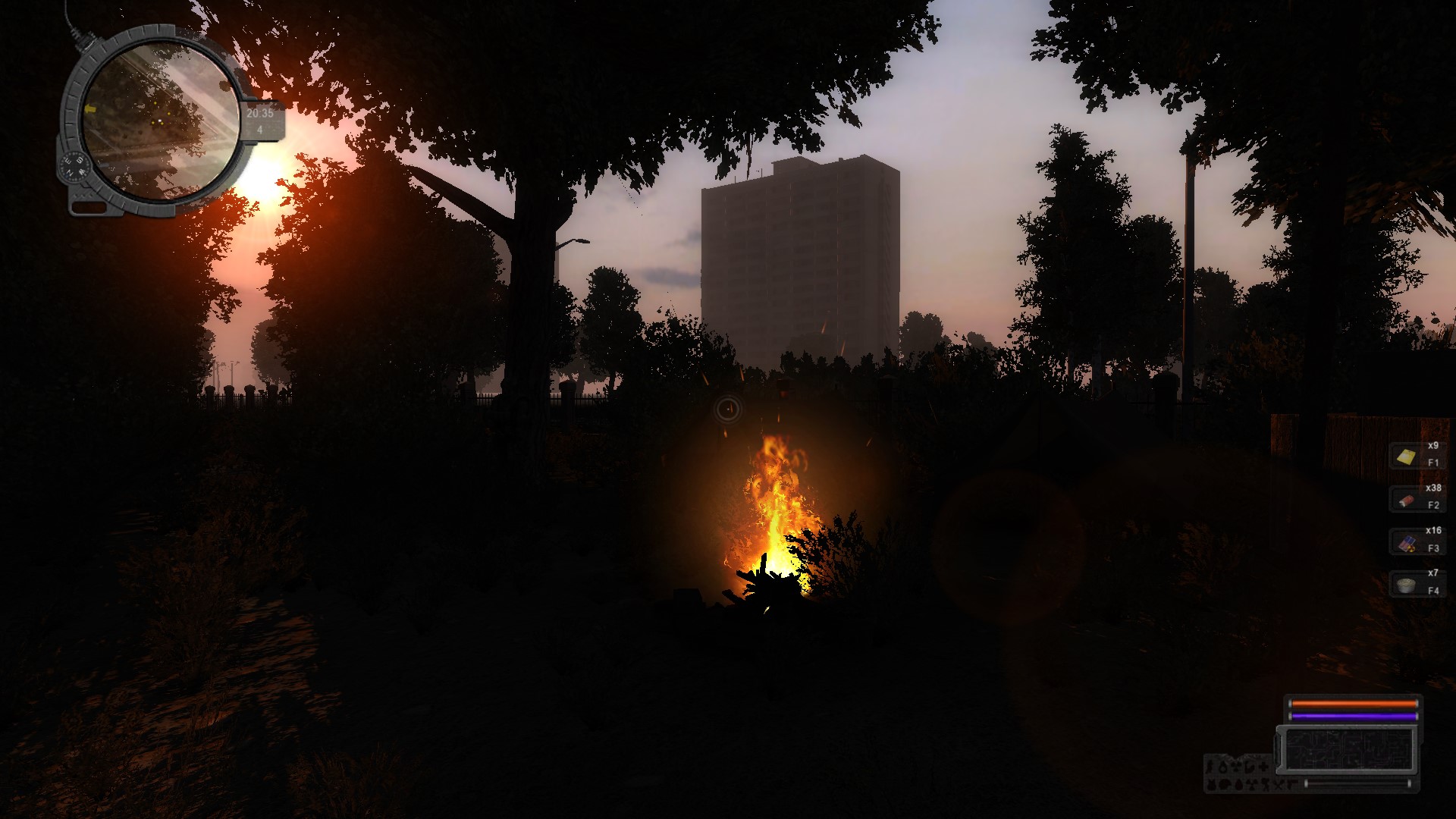Activate the F4 bandage roll quick slot
Viewport: 1456px width, 819px height.
click(1407, 585)
